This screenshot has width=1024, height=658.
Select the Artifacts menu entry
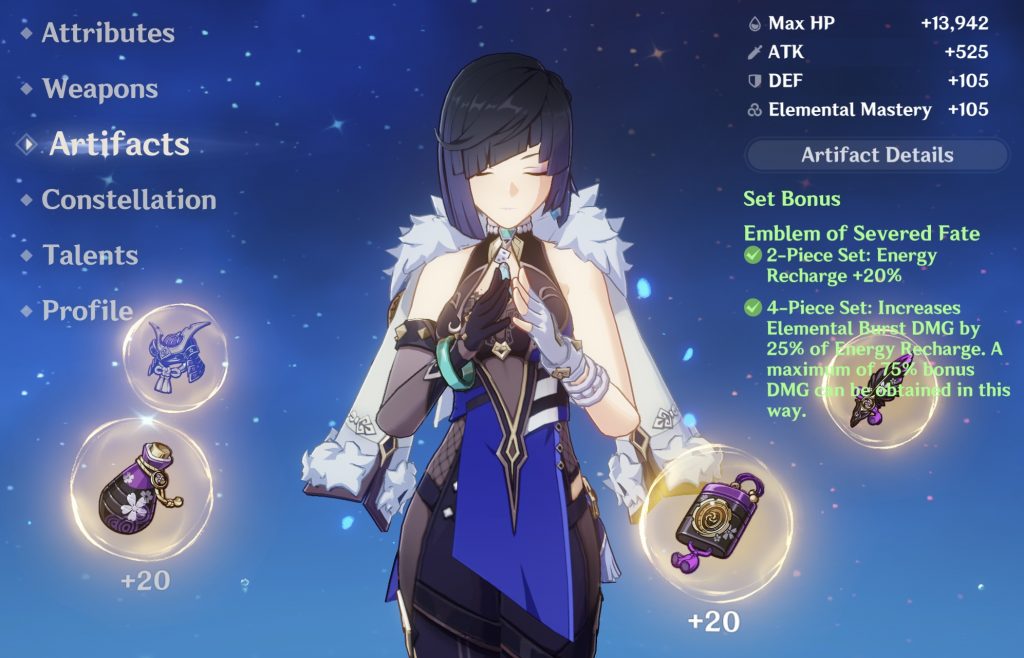[118, 144]
